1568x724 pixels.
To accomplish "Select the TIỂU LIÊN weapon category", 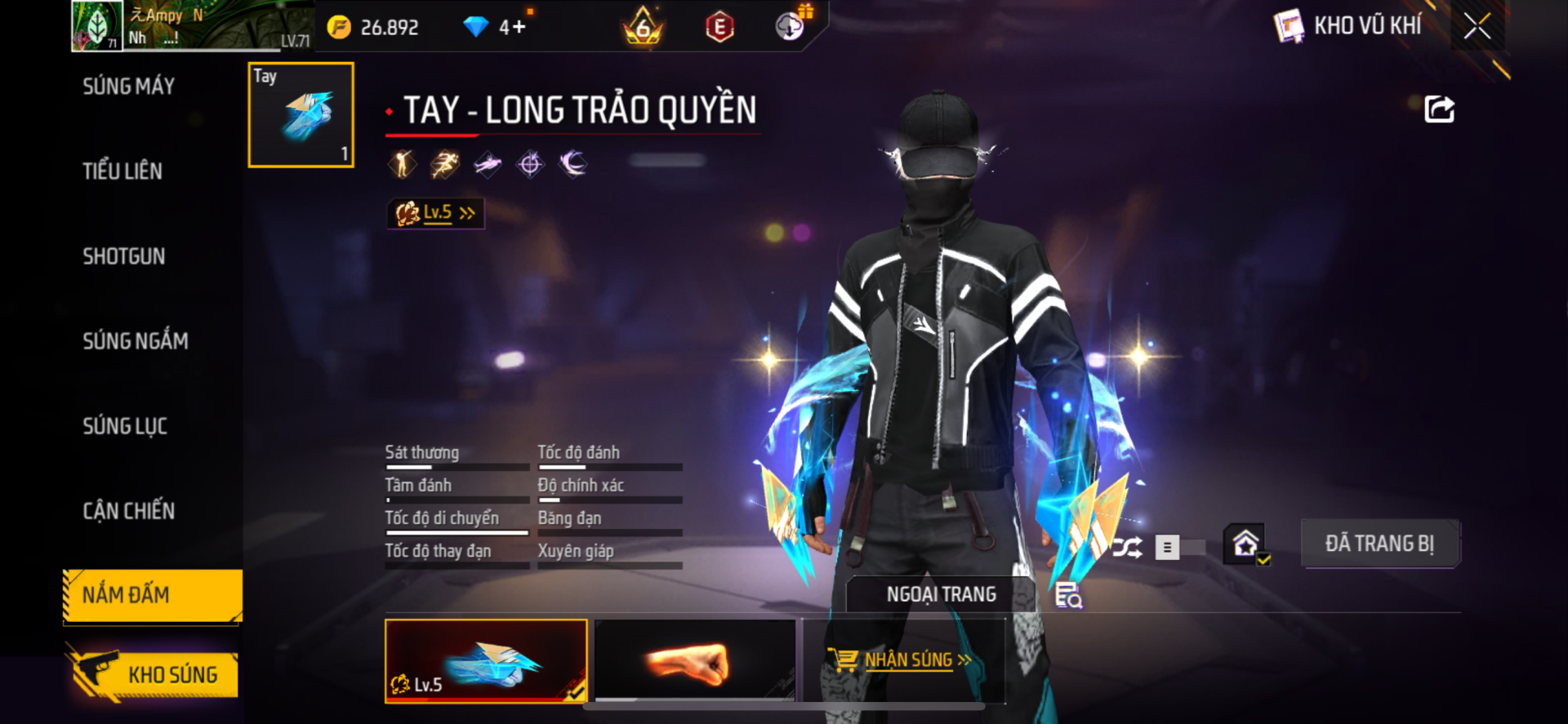I will click(122, 171).
